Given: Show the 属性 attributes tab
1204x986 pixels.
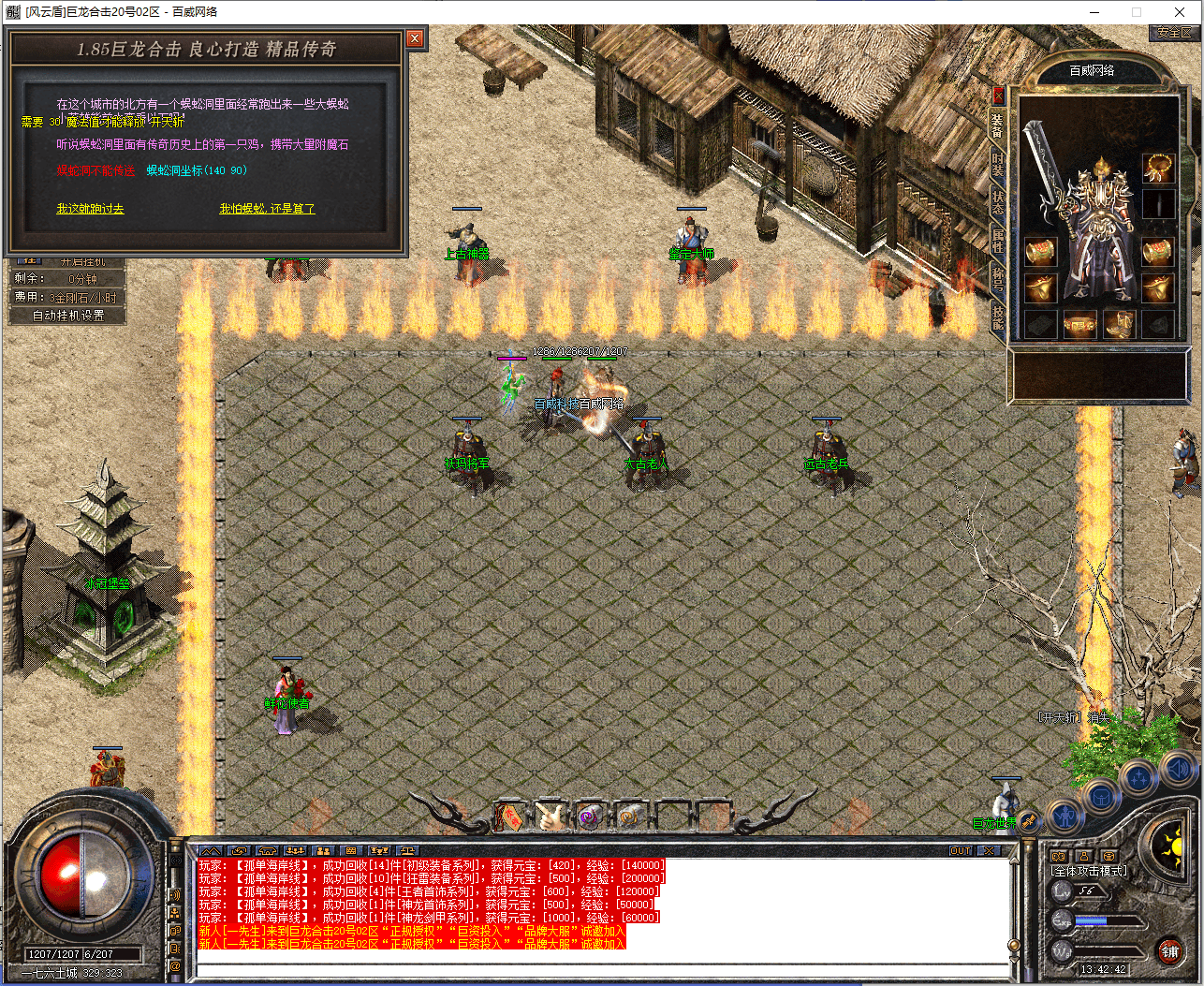Looking at the screenshot, I should pyautogui.click(x=998, y=240).
